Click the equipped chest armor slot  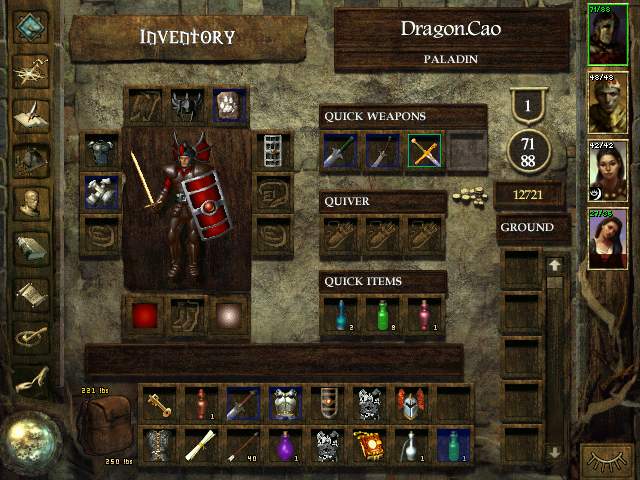pos(100,150)
